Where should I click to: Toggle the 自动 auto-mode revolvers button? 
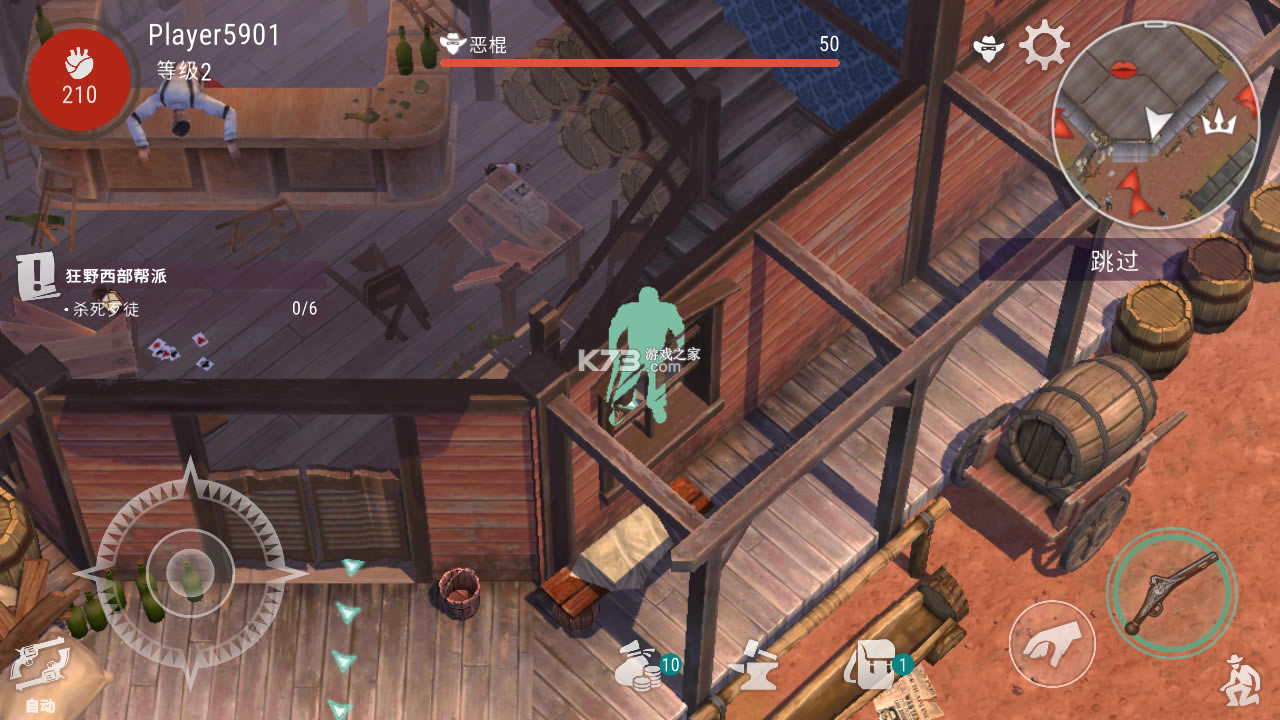(40, 672)
